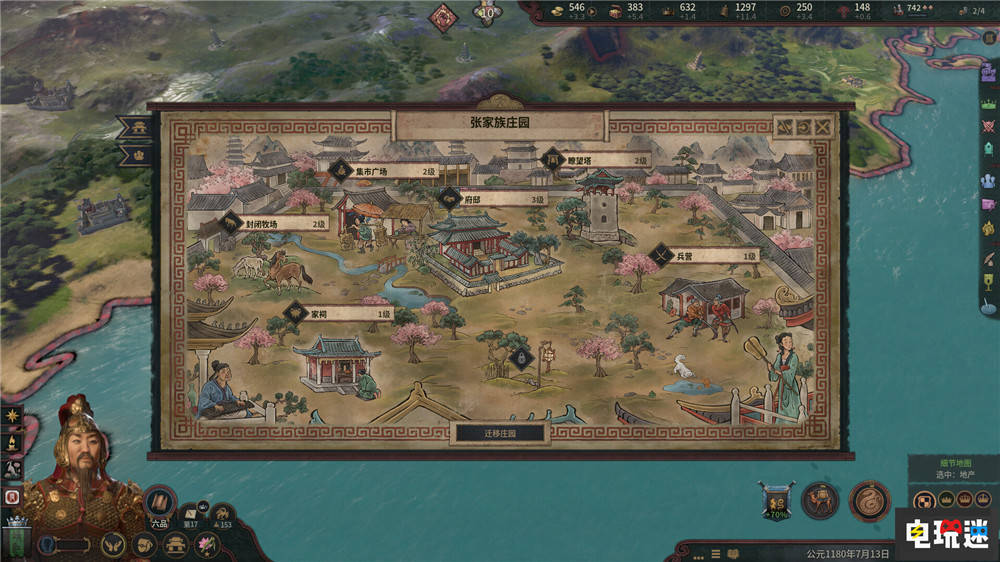Image resolution: width=1000 pixels, height=562 pixels.
Task: Click the eight-pointed star icon on left edge
Action: click(12, 414)
